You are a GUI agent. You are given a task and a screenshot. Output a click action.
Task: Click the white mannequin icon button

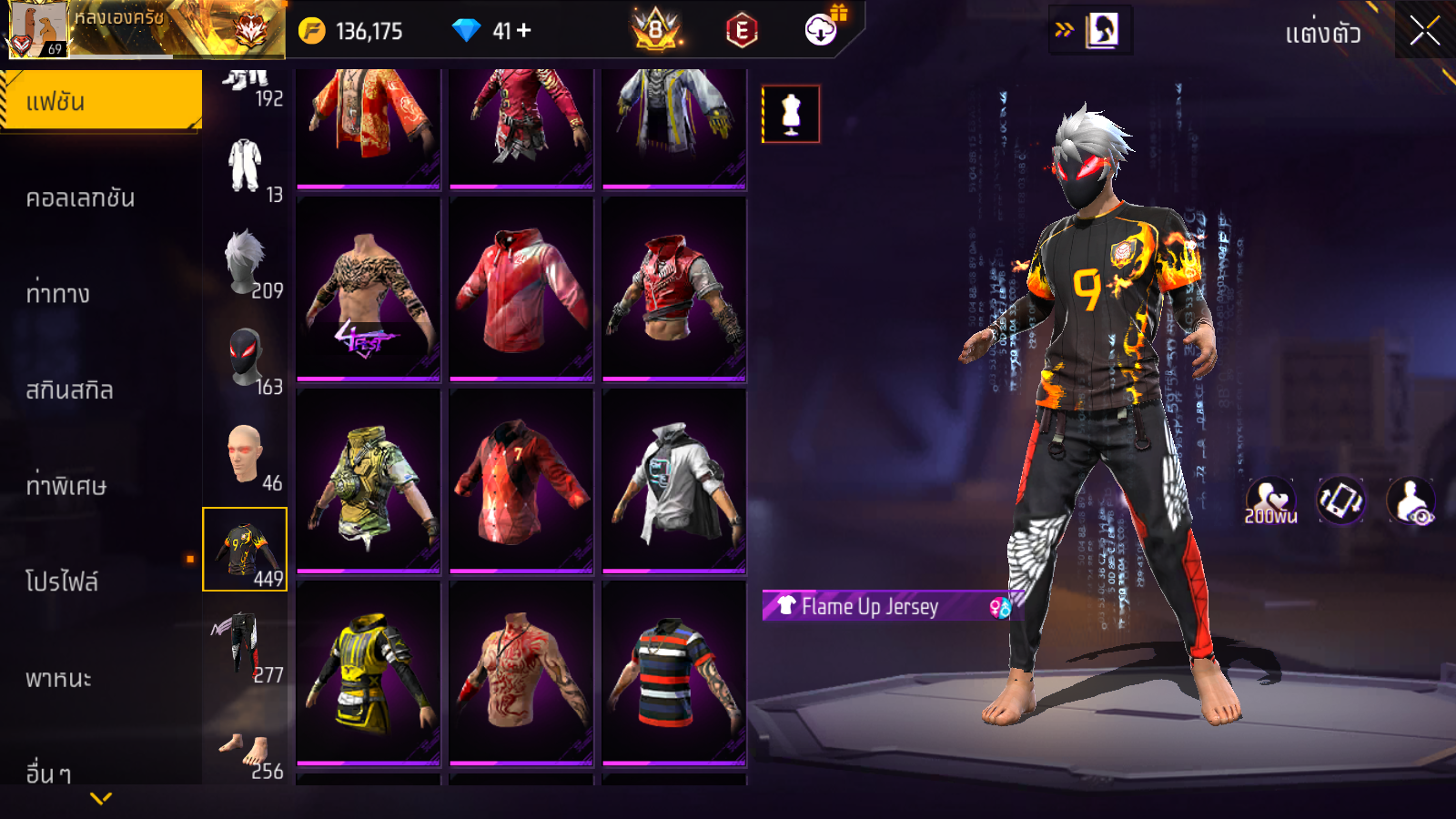click(791, 115)
